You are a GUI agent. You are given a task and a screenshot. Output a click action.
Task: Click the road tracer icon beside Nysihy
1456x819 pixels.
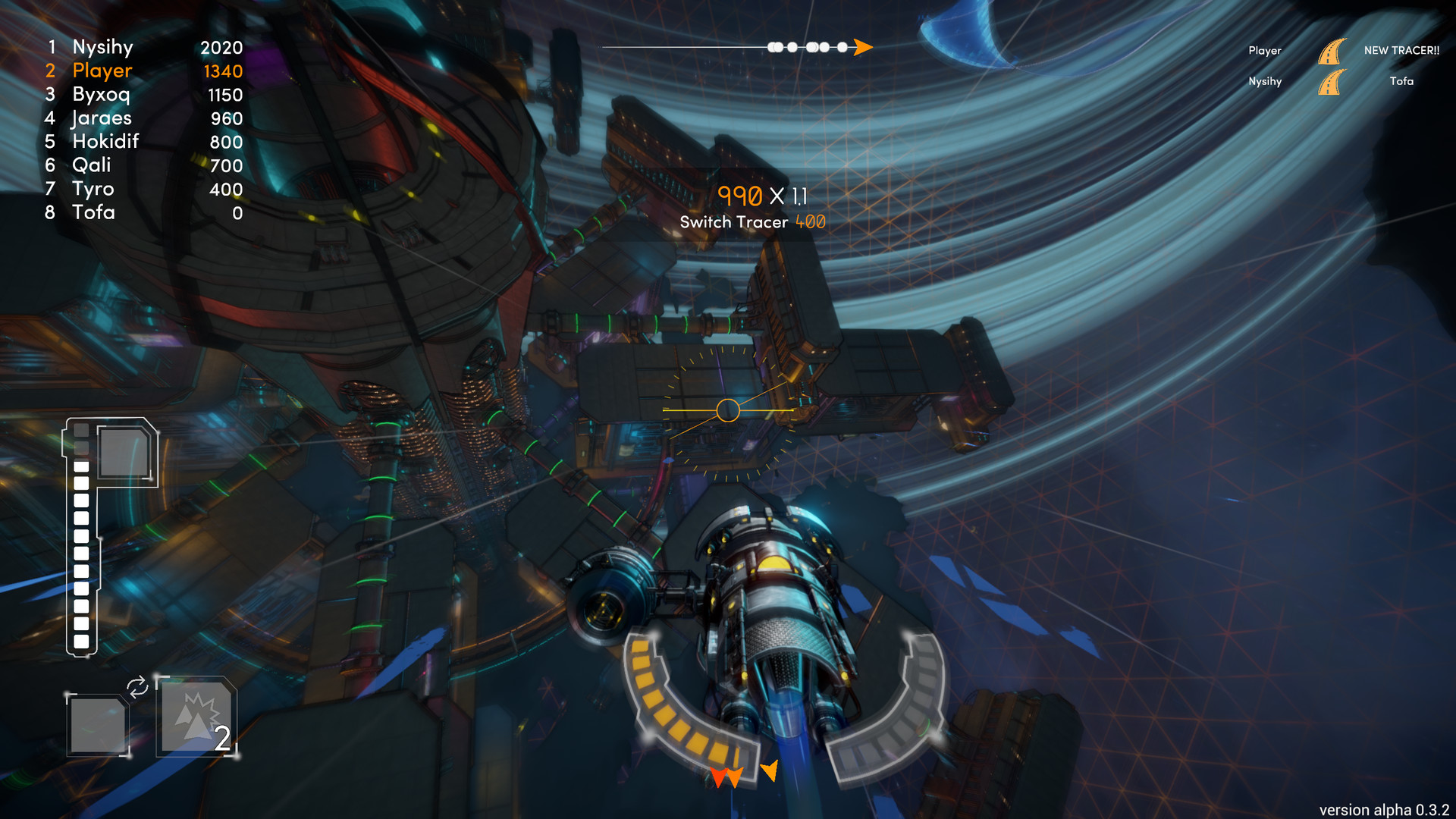click(x=1333, y=82)
